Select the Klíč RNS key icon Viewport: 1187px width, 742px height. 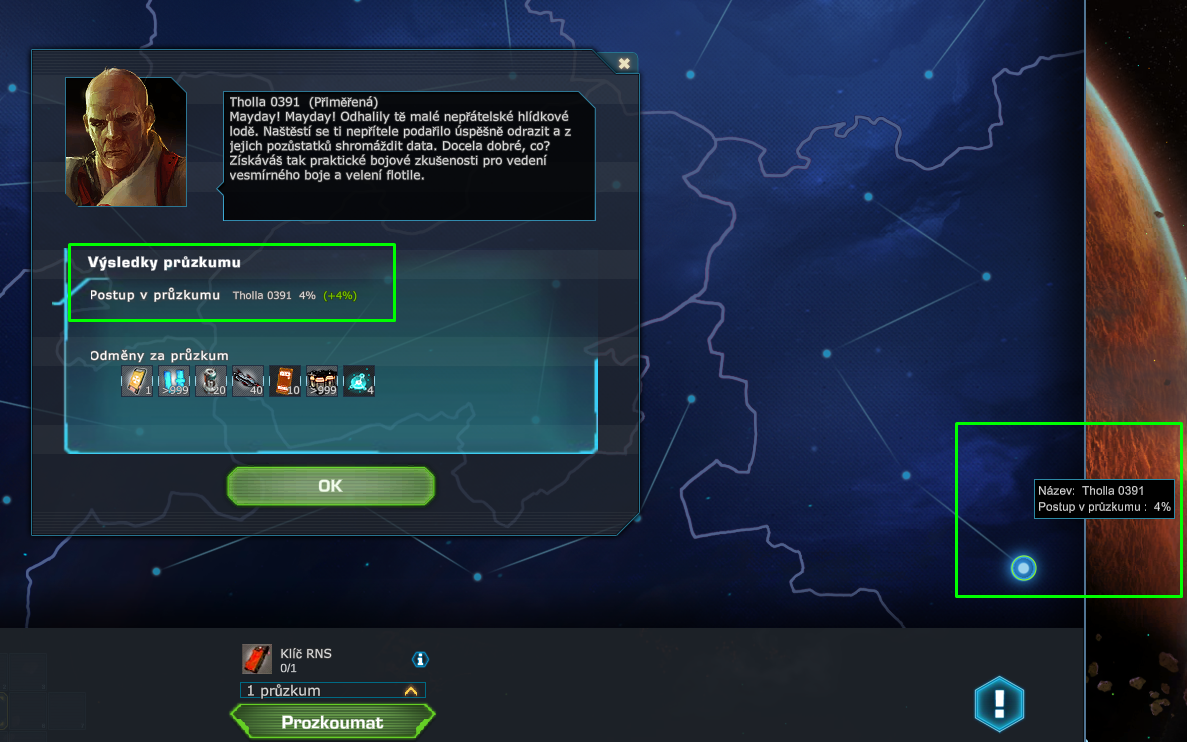click(x=257, y=659)
